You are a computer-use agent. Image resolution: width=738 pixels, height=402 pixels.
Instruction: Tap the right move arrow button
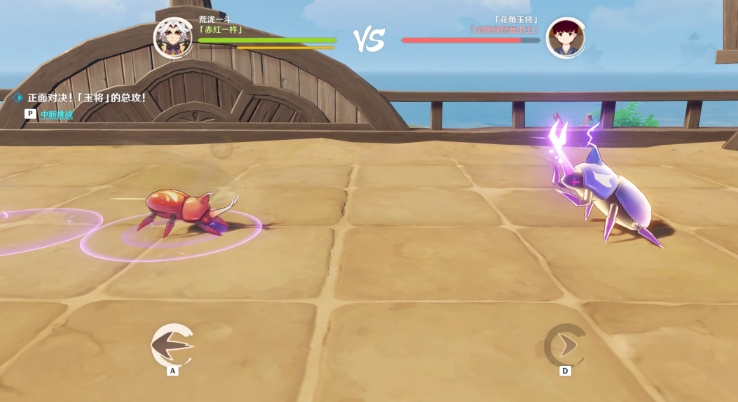click(565, 345)
